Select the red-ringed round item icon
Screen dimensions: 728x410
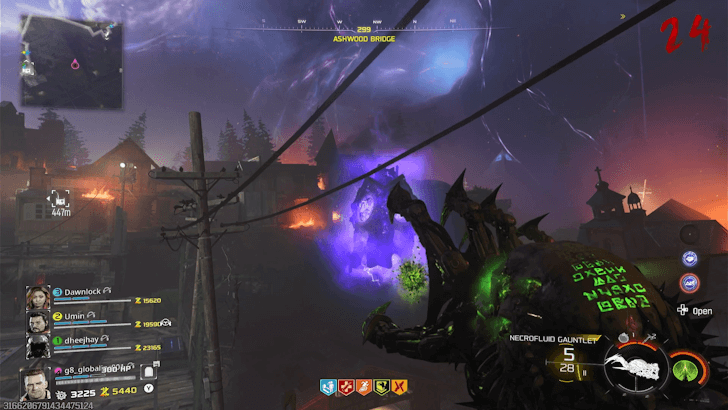[x=688, y=283]
